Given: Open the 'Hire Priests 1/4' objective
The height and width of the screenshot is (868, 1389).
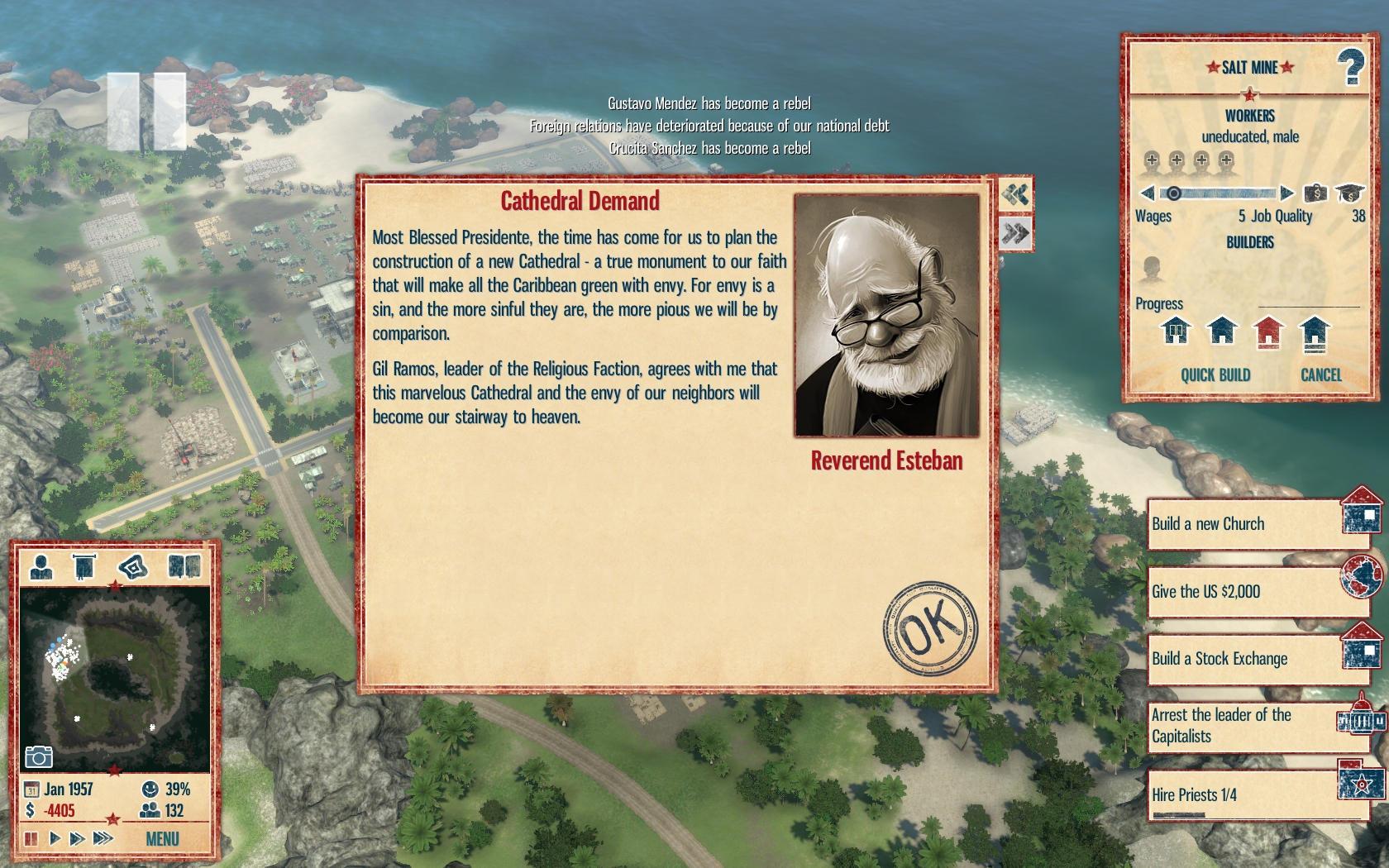Looking at the screenshot, I should click(x=1244, y=795).
